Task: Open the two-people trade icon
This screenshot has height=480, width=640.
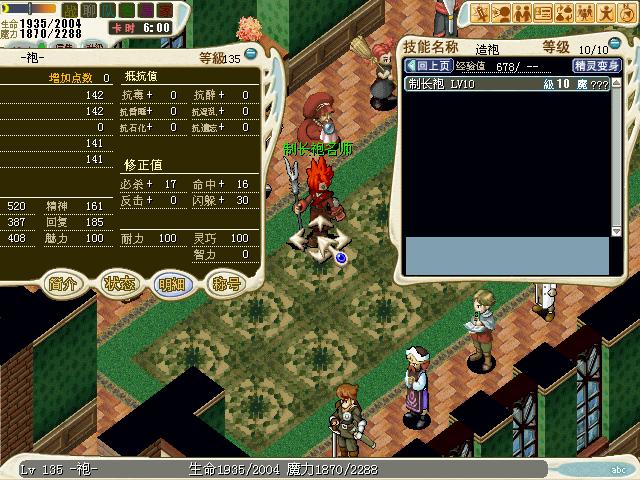Action: [522, 13]
